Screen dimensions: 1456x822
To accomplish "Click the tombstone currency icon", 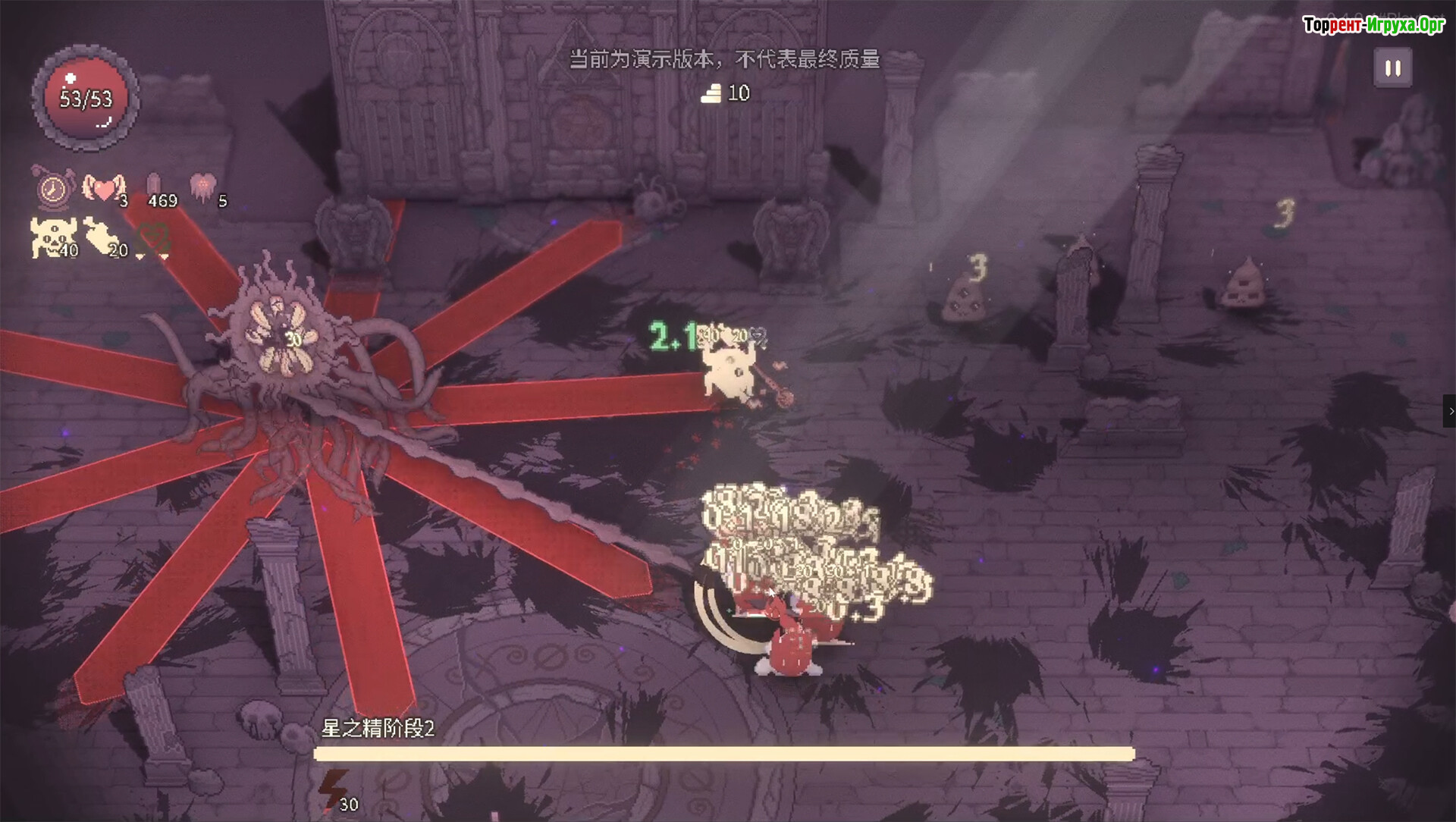I will coord(154,187).
